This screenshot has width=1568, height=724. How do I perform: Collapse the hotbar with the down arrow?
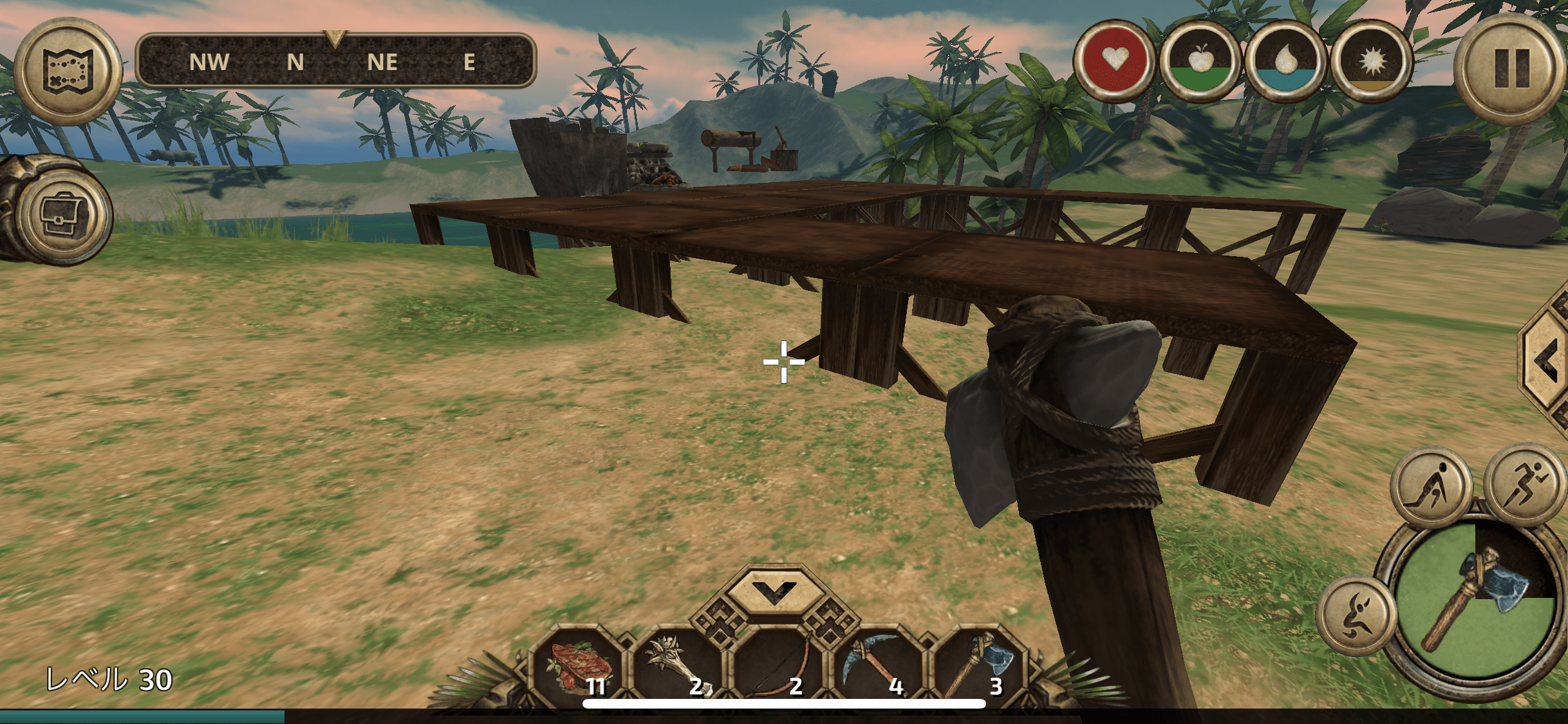[774, 590]
